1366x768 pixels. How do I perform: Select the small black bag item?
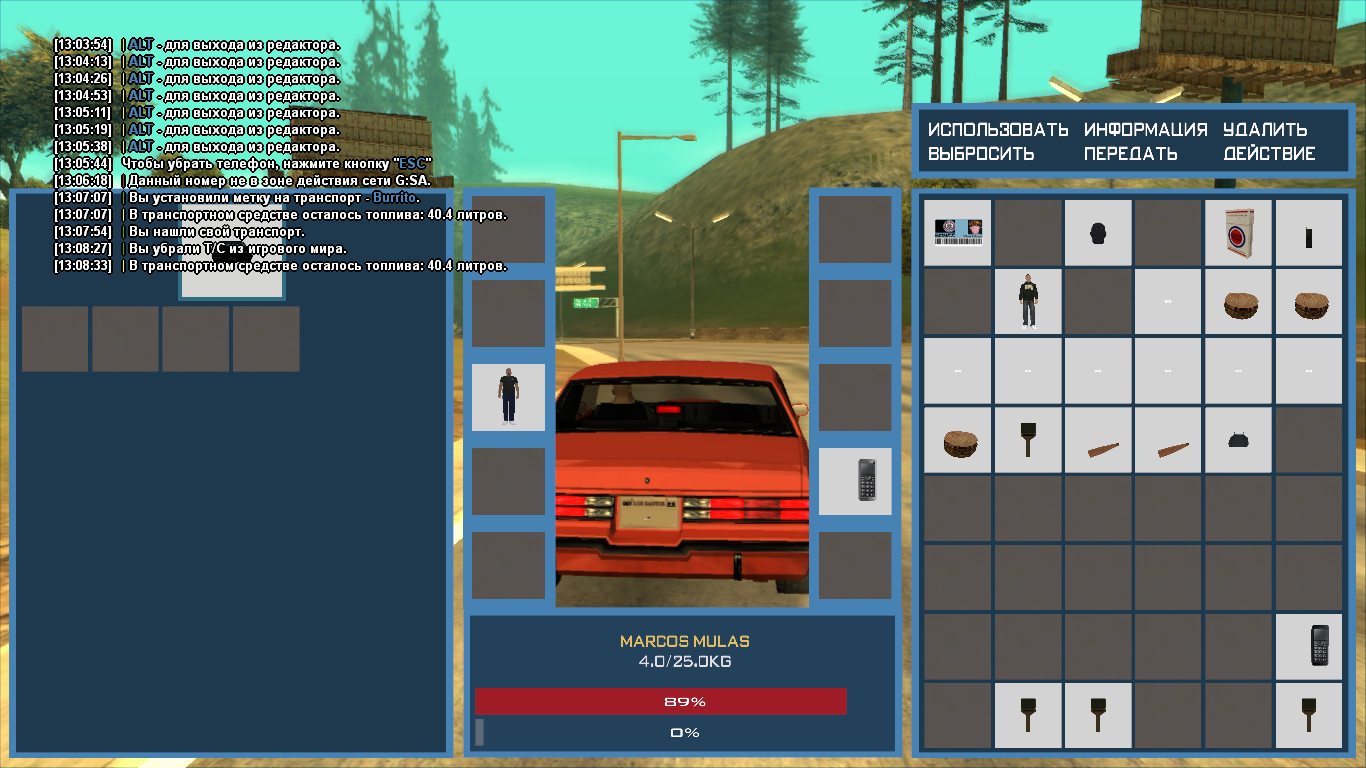click(1238, 440)
